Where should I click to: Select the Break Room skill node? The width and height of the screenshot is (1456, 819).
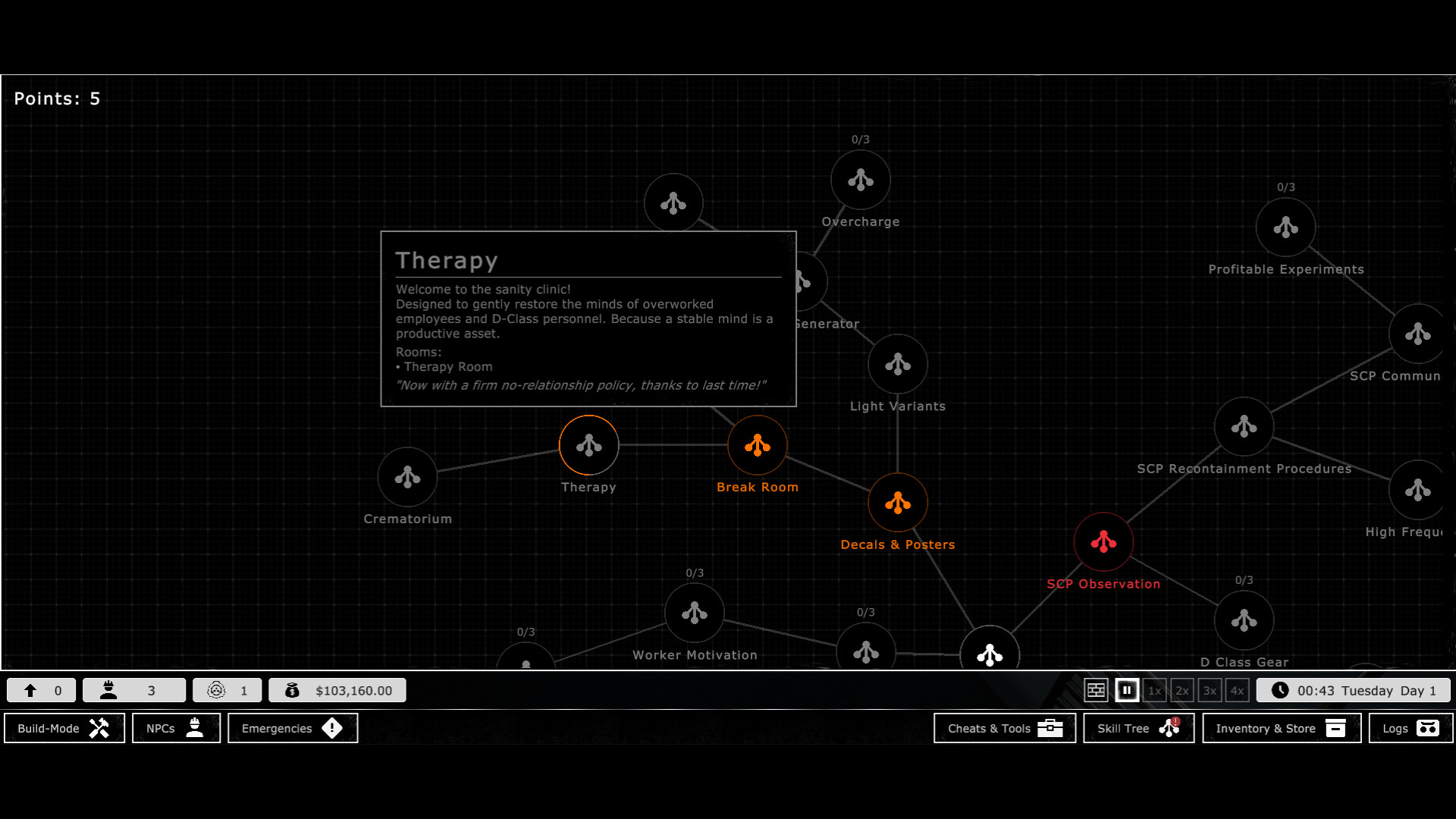click(758, 445)
